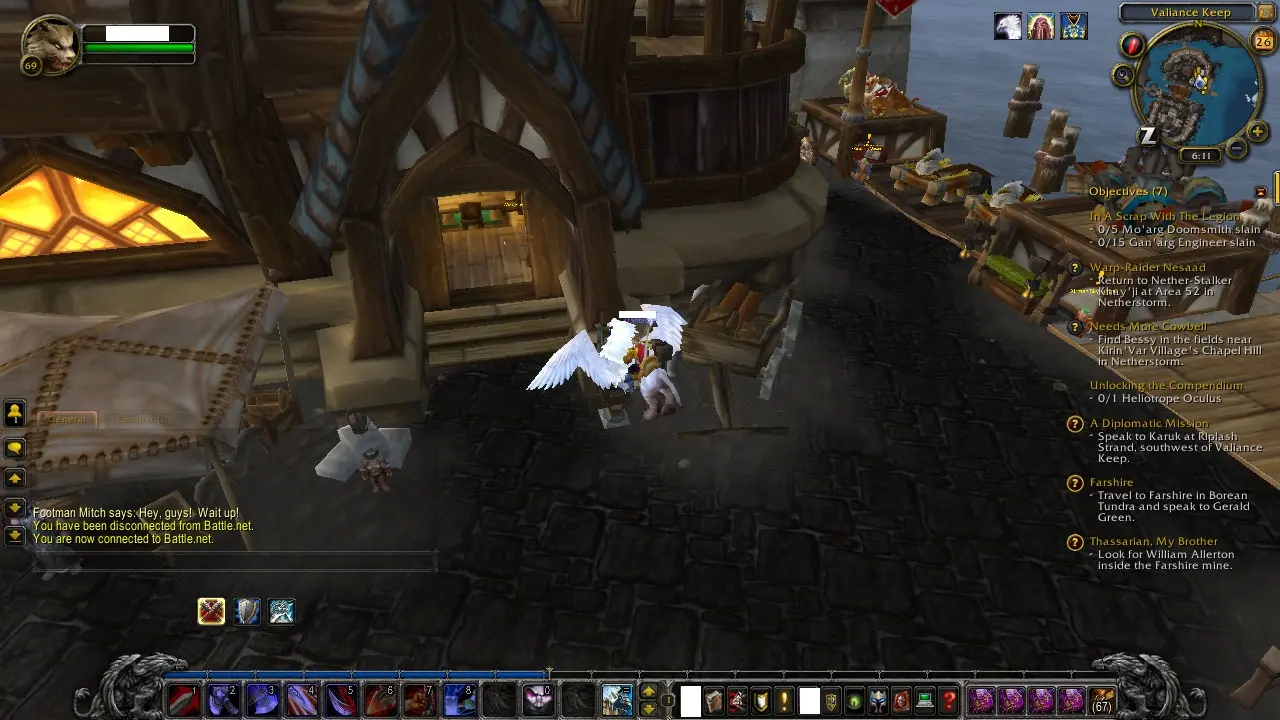The height and width of the screenshot is (720, 1280).
Task: Open the player portrait frame
Action: click(x=50, y=45)
